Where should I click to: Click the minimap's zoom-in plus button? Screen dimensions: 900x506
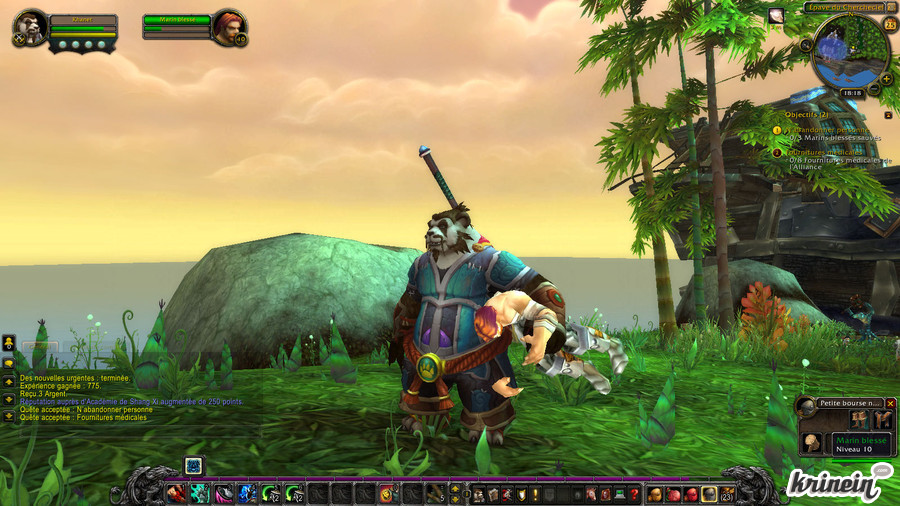coord(886,78)
